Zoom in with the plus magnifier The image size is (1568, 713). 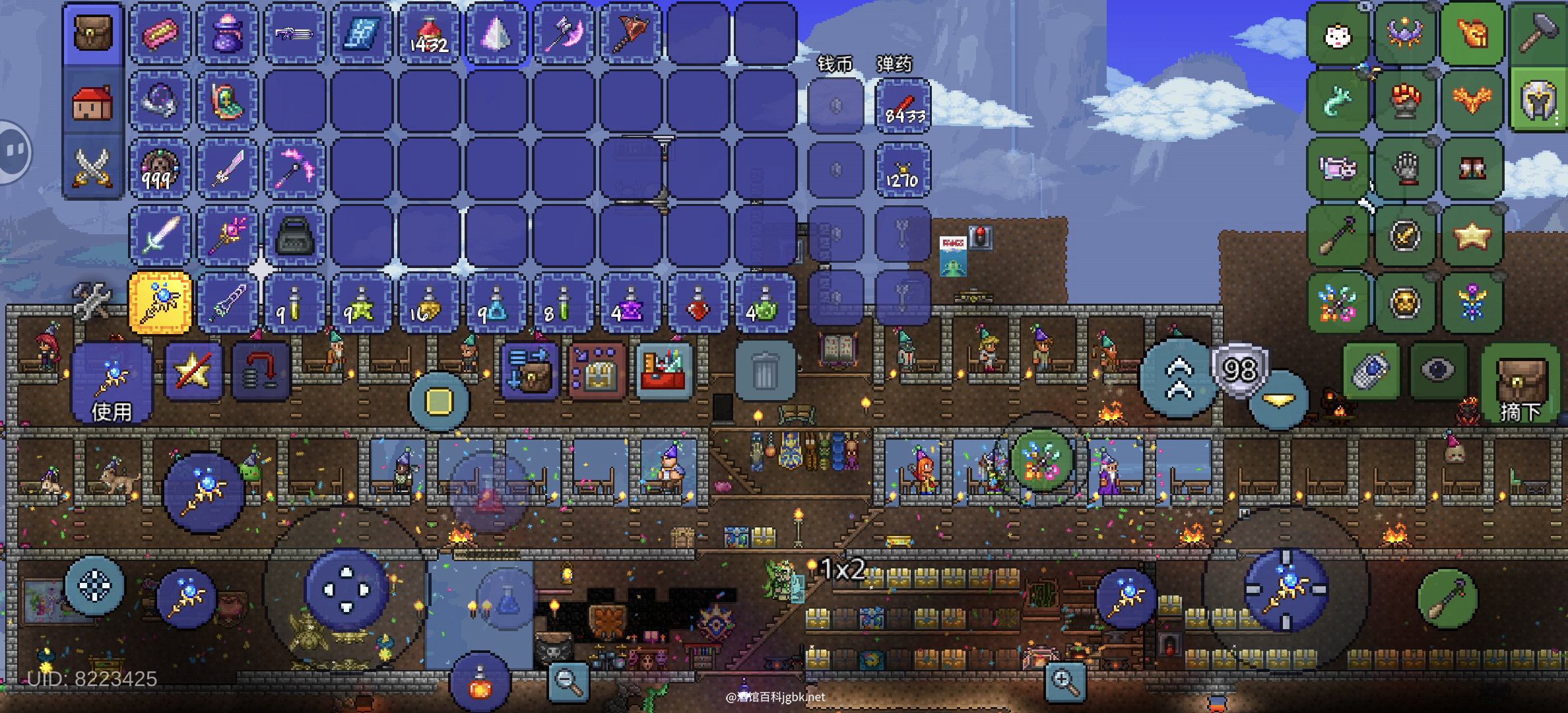[x=1065, y=681]
